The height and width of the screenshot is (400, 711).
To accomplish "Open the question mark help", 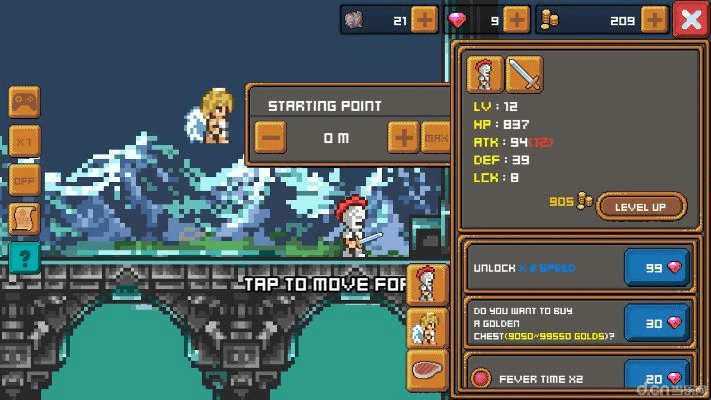I will pos(24,258).
